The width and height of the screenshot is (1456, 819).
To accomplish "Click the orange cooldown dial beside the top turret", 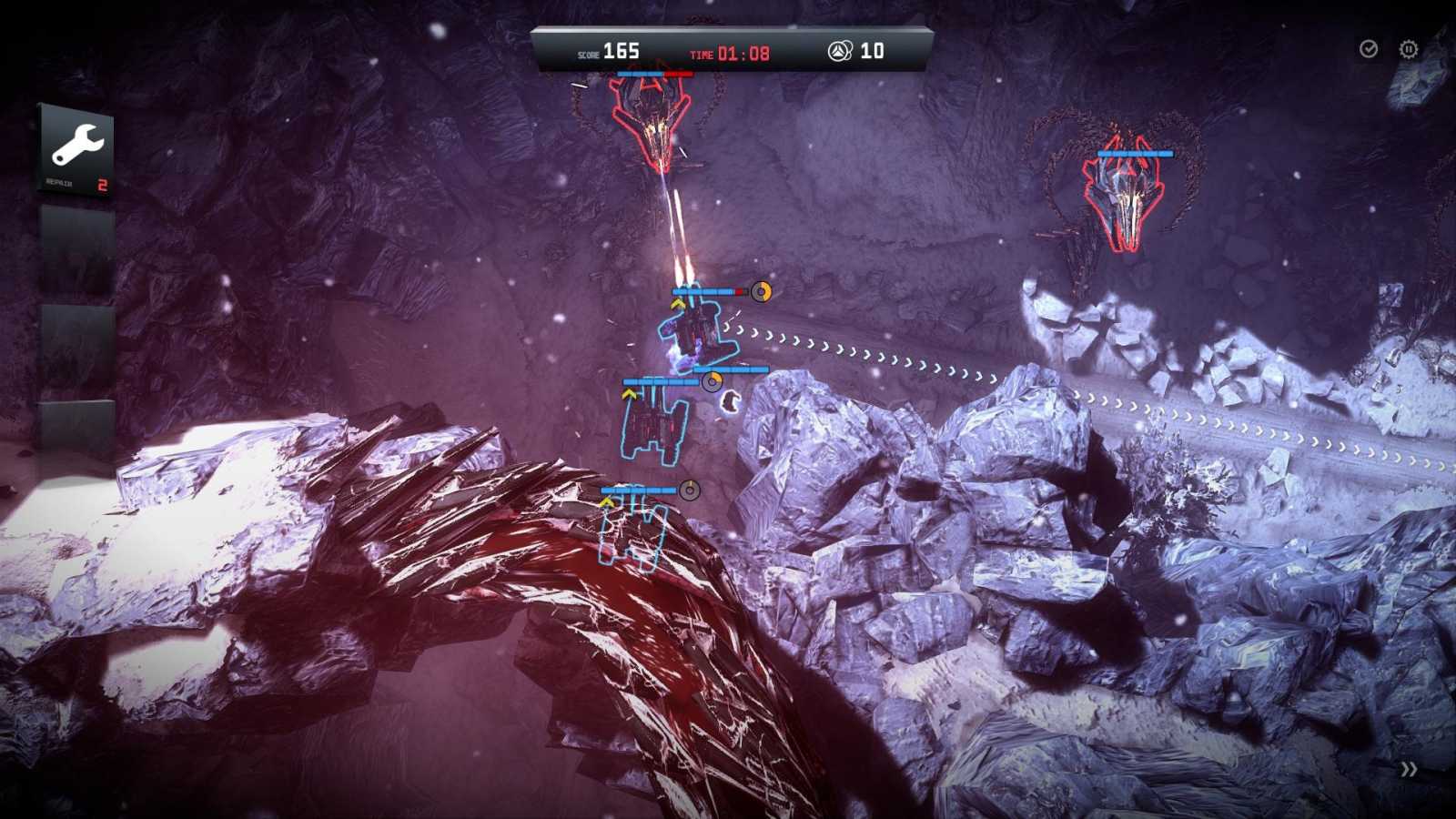I will (x=761, y=292).
